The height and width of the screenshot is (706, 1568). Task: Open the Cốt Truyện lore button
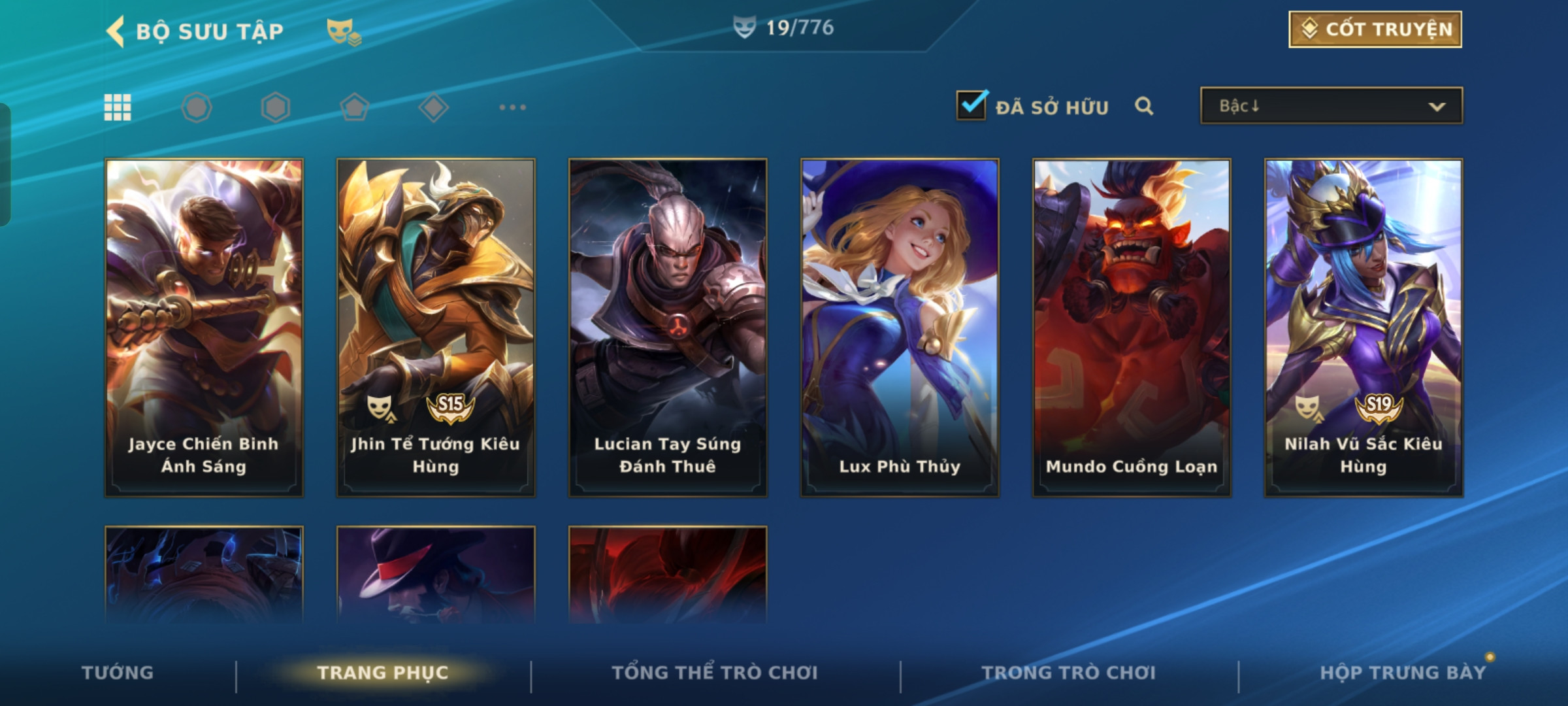tap(1375, 29)
